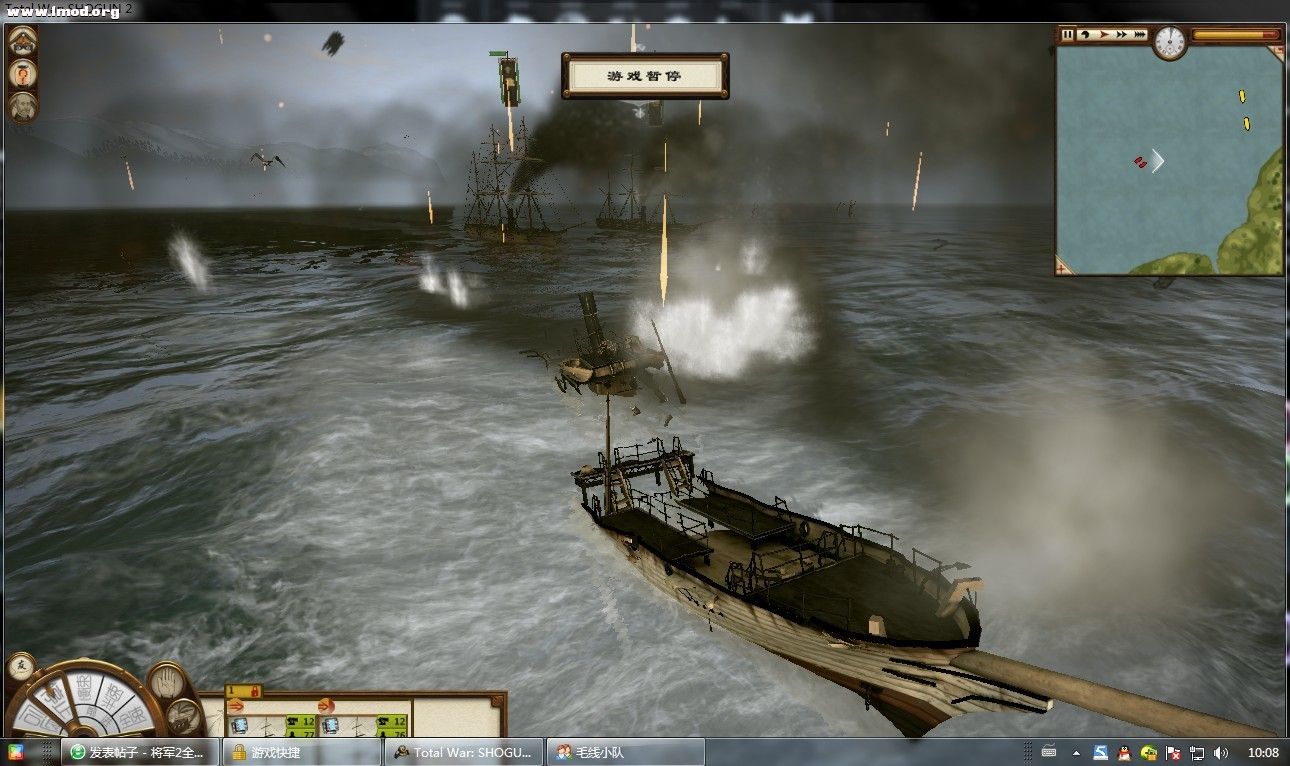Toggle the pause button above the minimap

[x=1068, y=35]
